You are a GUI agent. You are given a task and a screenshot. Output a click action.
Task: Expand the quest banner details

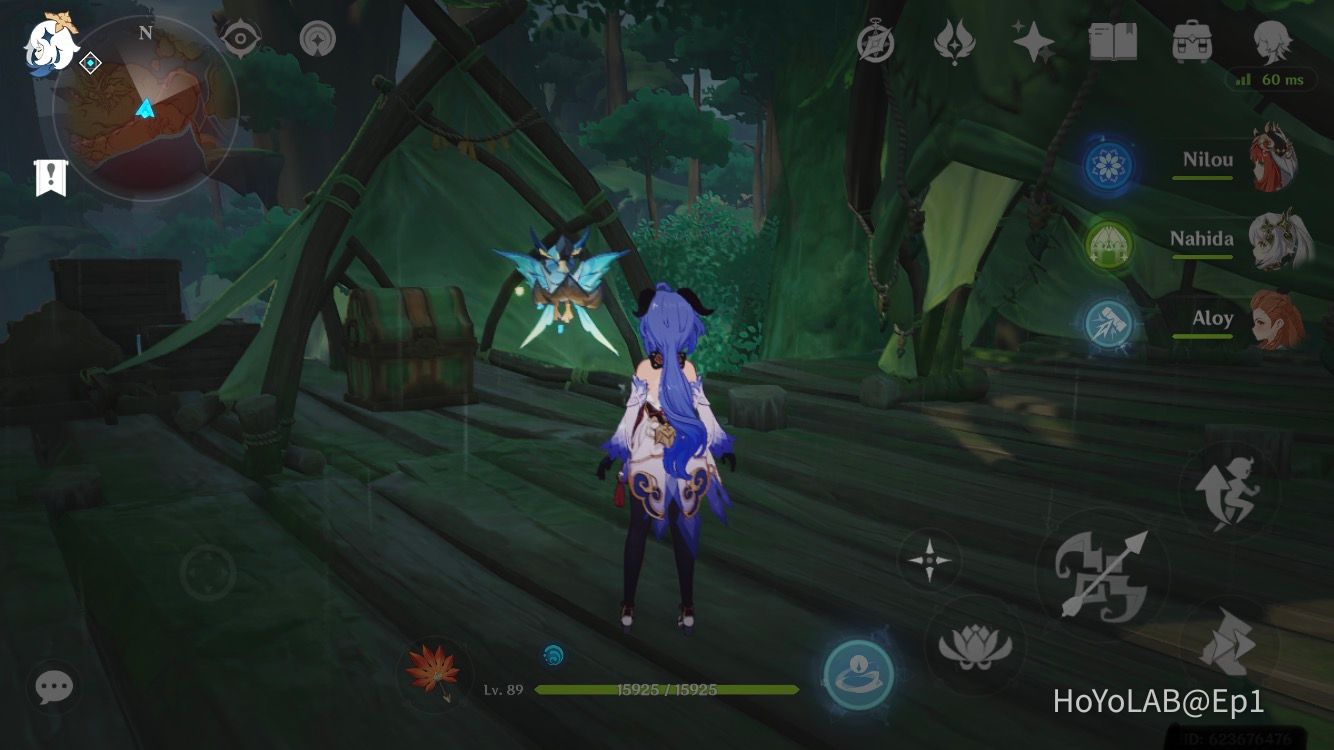click(52, 180)
